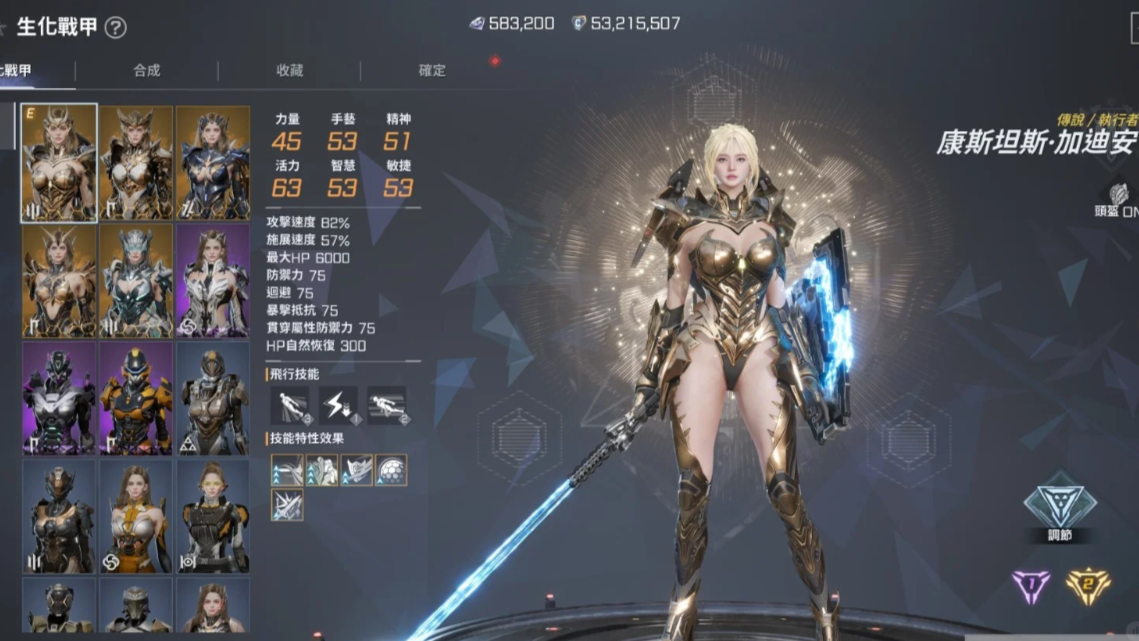This screenshot has width=1139, height=641.
Task: Select the purple preset 1 emblem
Action: pyautogui.click(x=1031, y=586)
